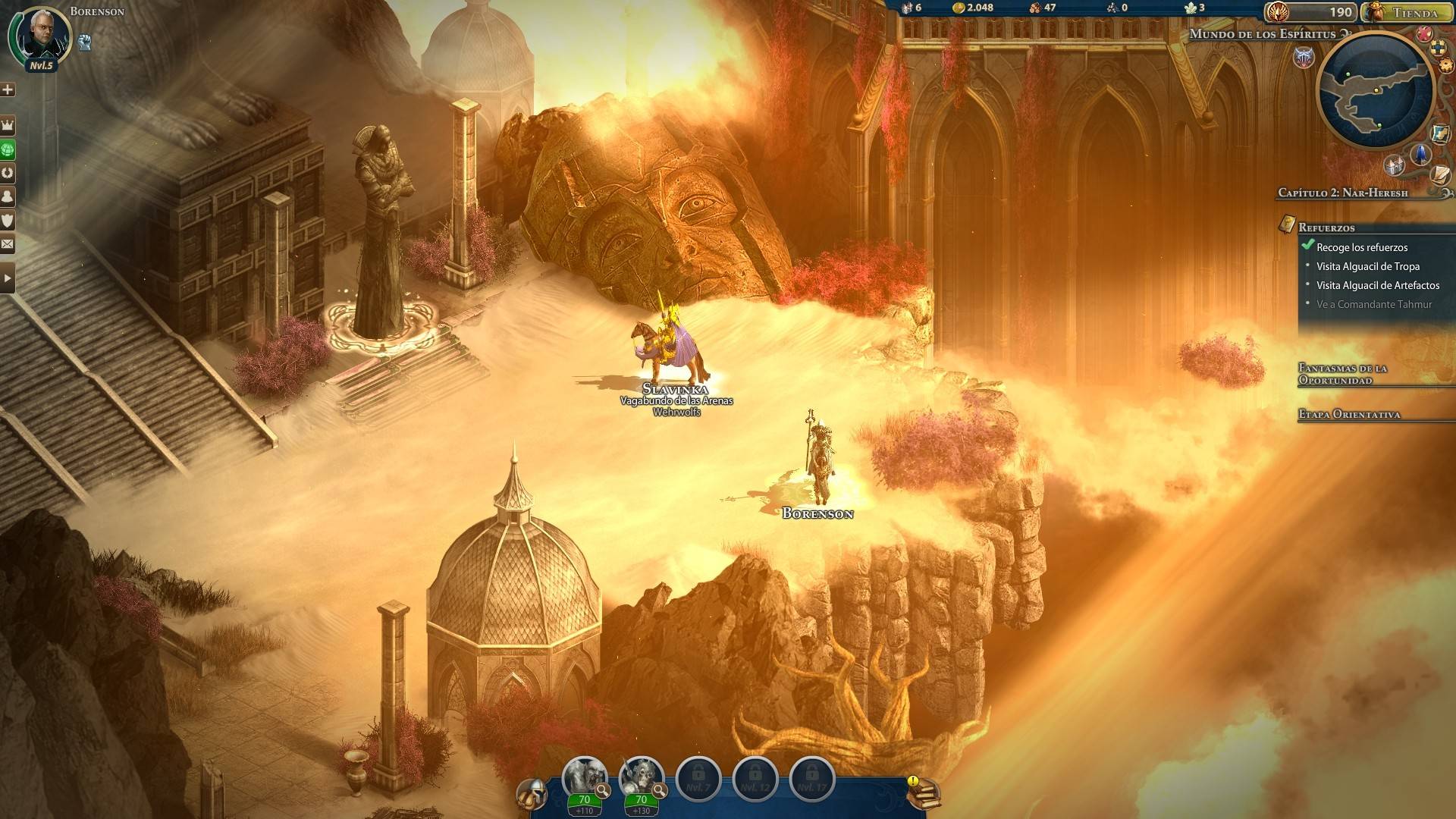1456x819 pixels.
Task: Open the crown menu icon
Action: pos(8,126)
